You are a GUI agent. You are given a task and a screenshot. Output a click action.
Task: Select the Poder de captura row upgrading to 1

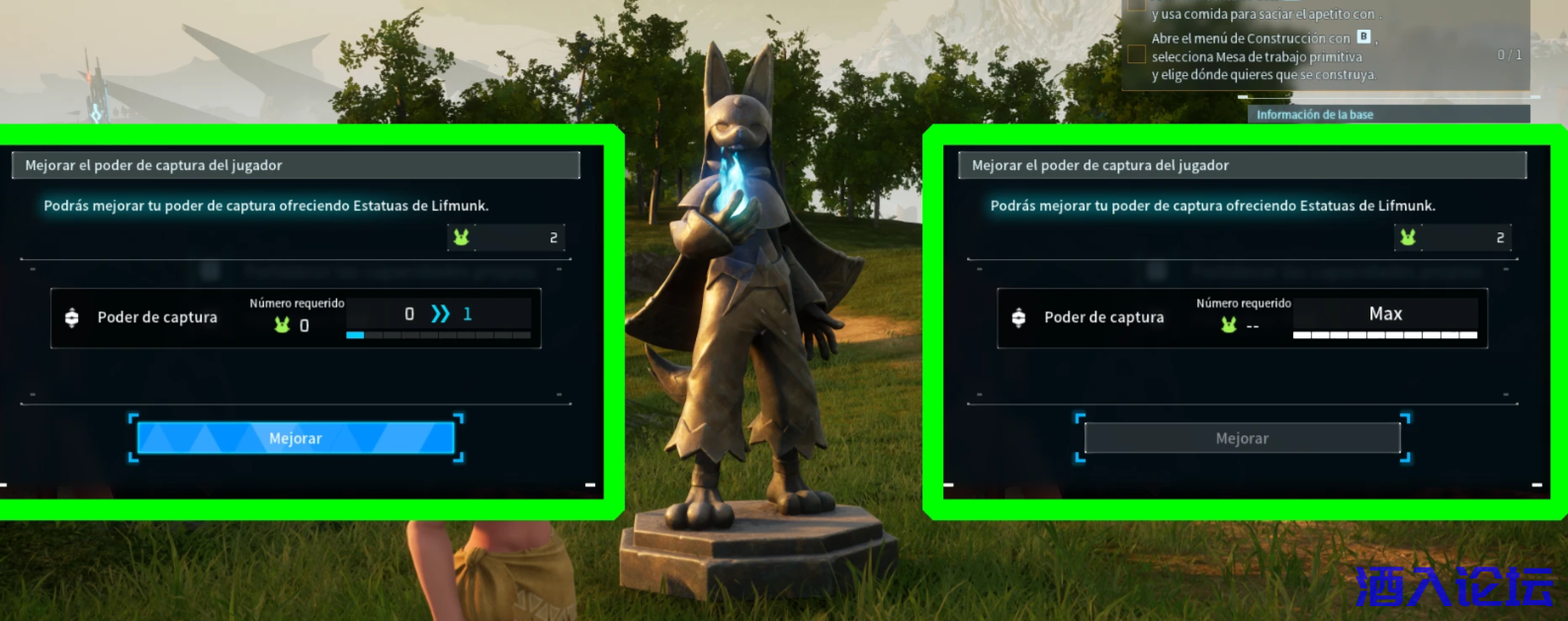pyautogui.click(x=296, y=318)
